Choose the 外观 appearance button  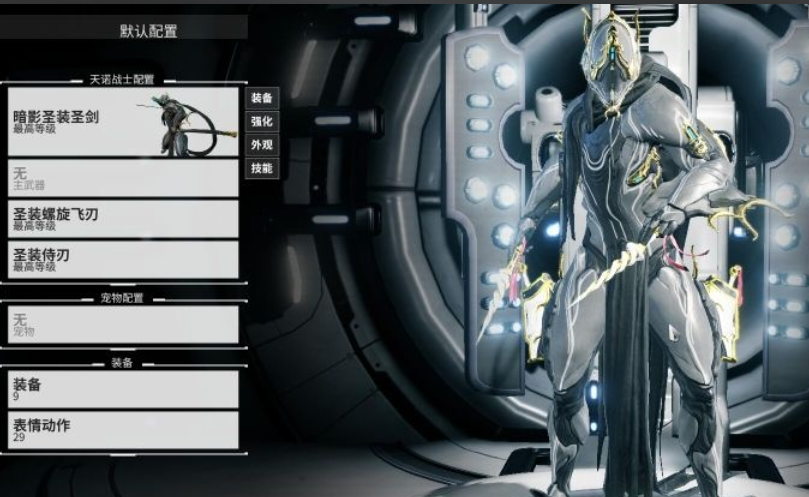[261, 144]
